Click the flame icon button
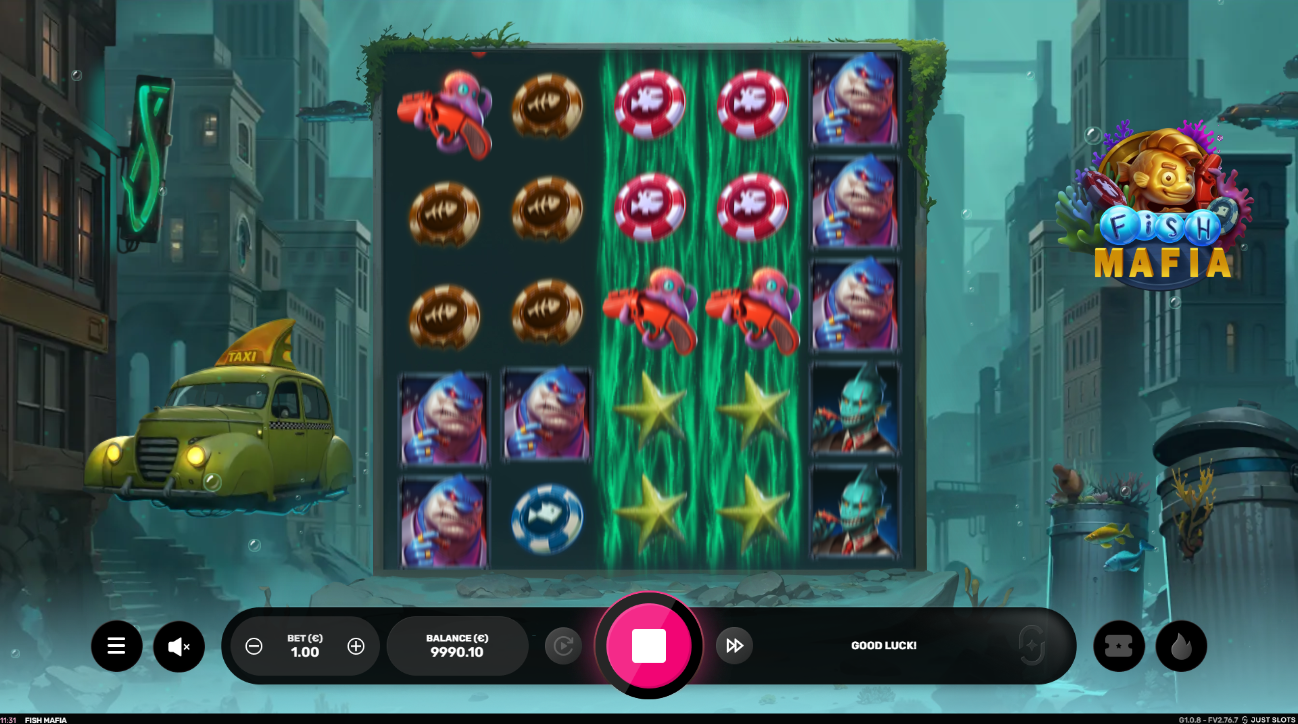1298x724 pixels. coord(1181,646)
